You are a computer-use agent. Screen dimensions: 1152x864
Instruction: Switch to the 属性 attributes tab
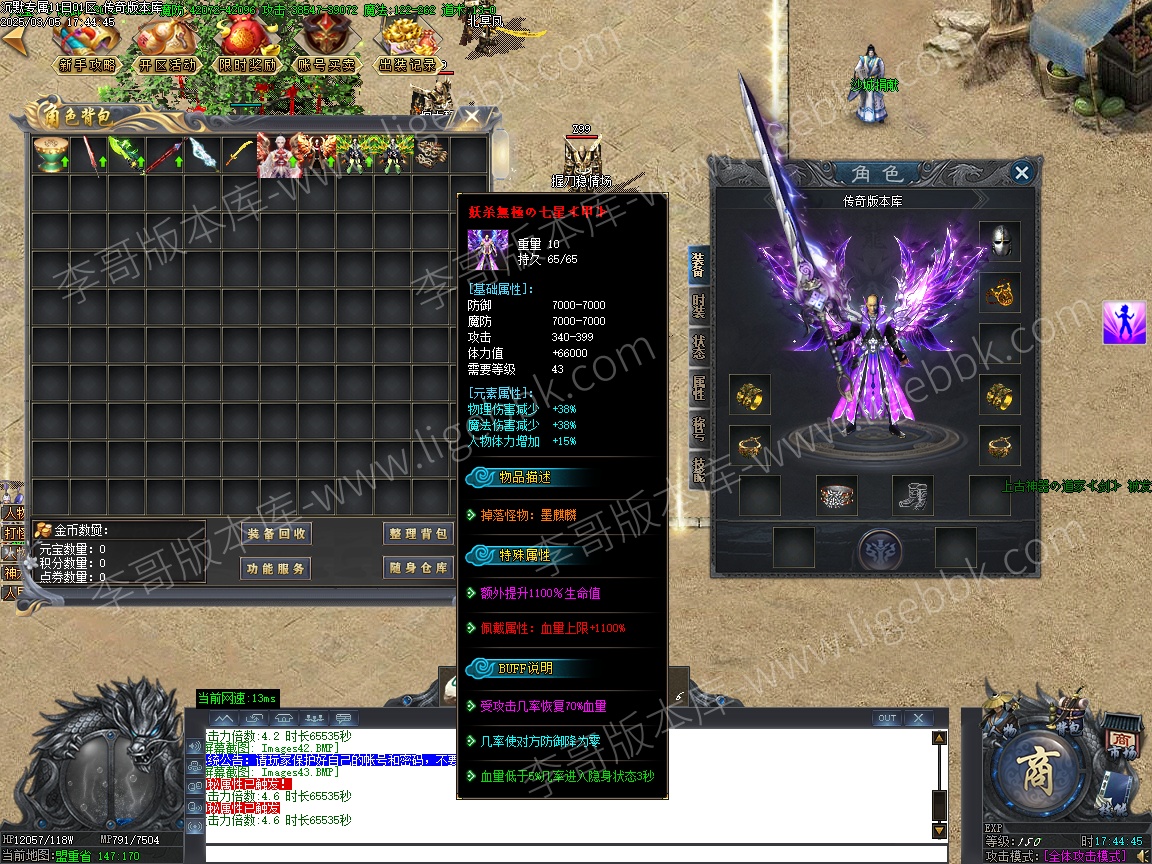698,387
